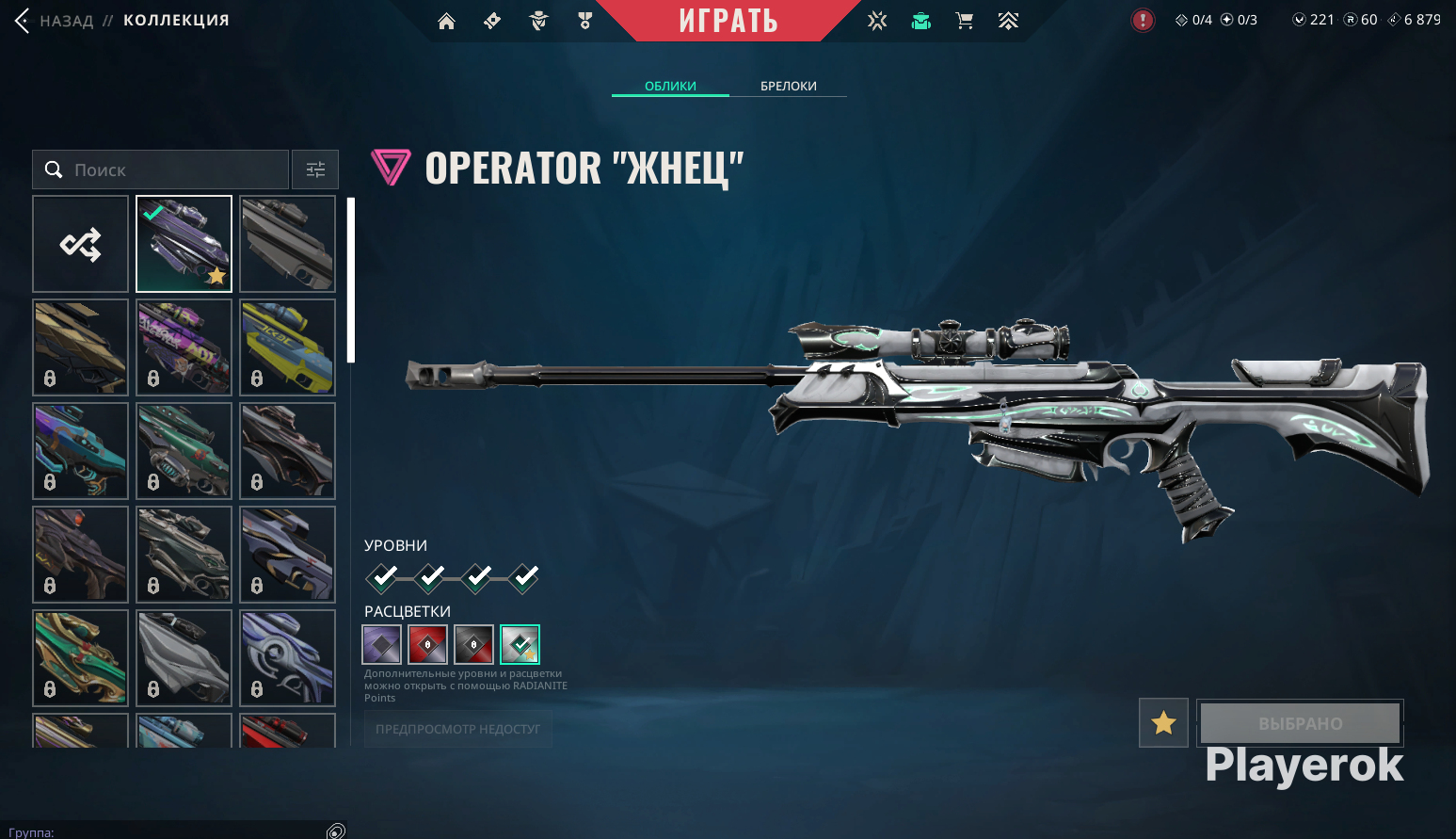Pick the teal and gold locked Operator skin

[81, 657]
